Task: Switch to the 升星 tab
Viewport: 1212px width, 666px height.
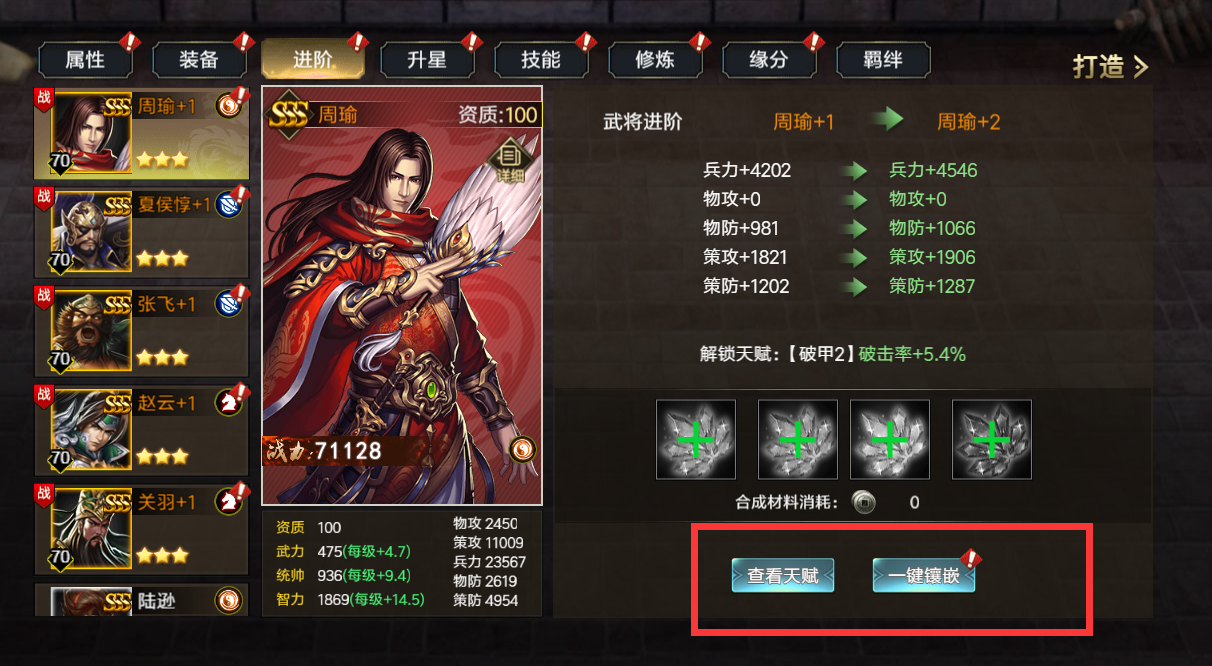Action: pyautogui.click(x=427, y=60)
